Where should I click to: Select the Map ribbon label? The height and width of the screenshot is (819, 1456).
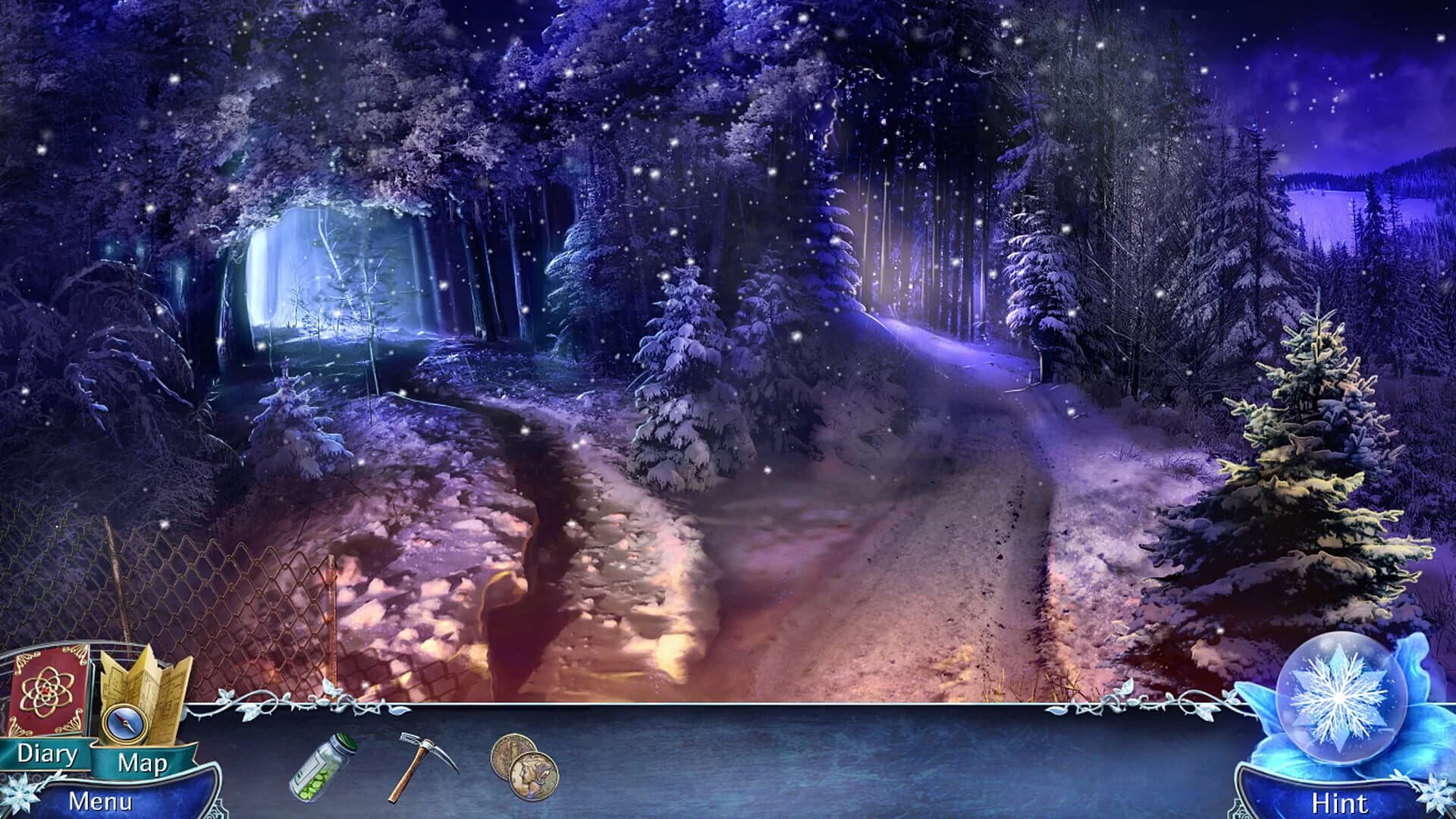click(144, 764)
